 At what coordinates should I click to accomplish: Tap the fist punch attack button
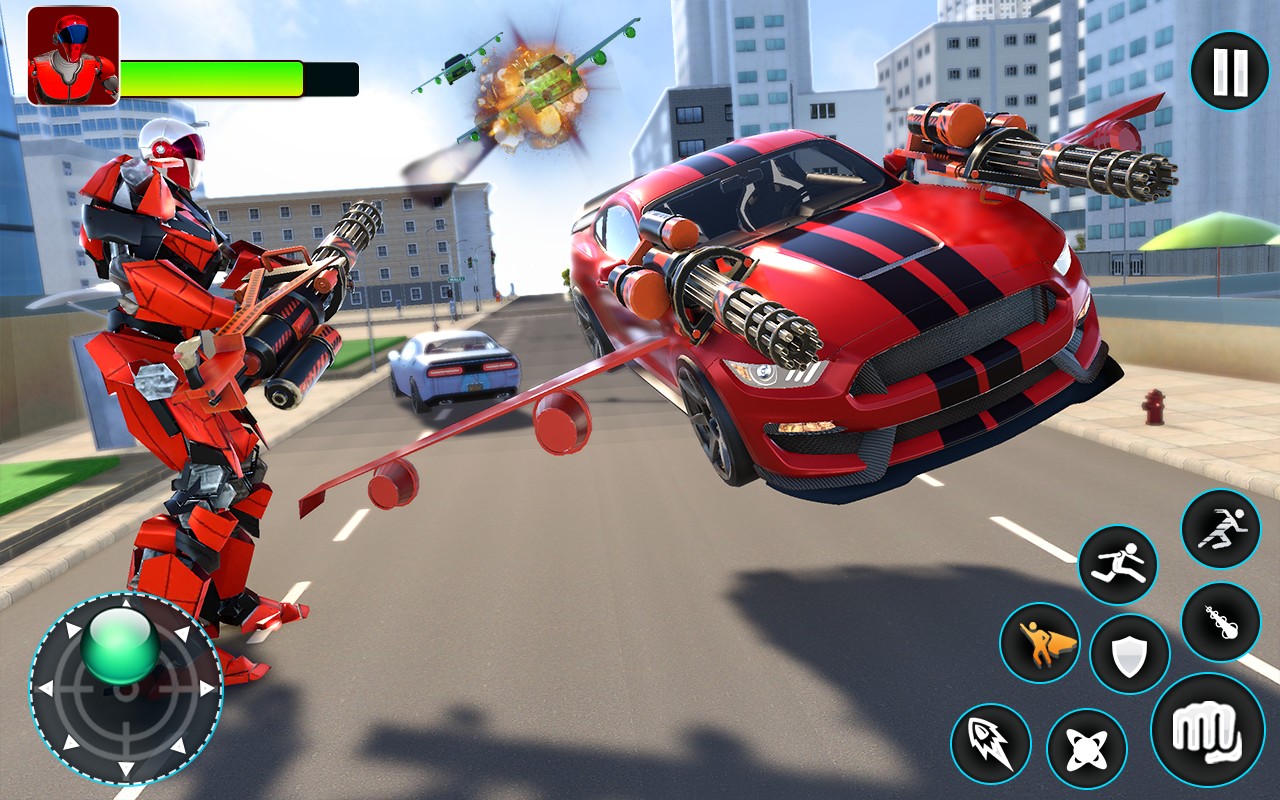[1207, 729]
